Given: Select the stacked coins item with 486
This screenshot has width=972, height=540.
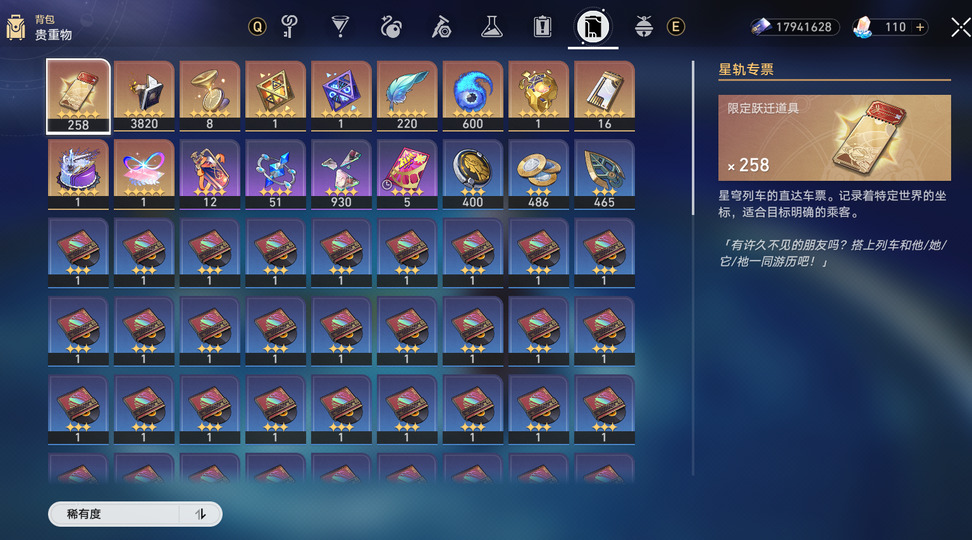Looking at the screenshot, I should coord(538,174).
